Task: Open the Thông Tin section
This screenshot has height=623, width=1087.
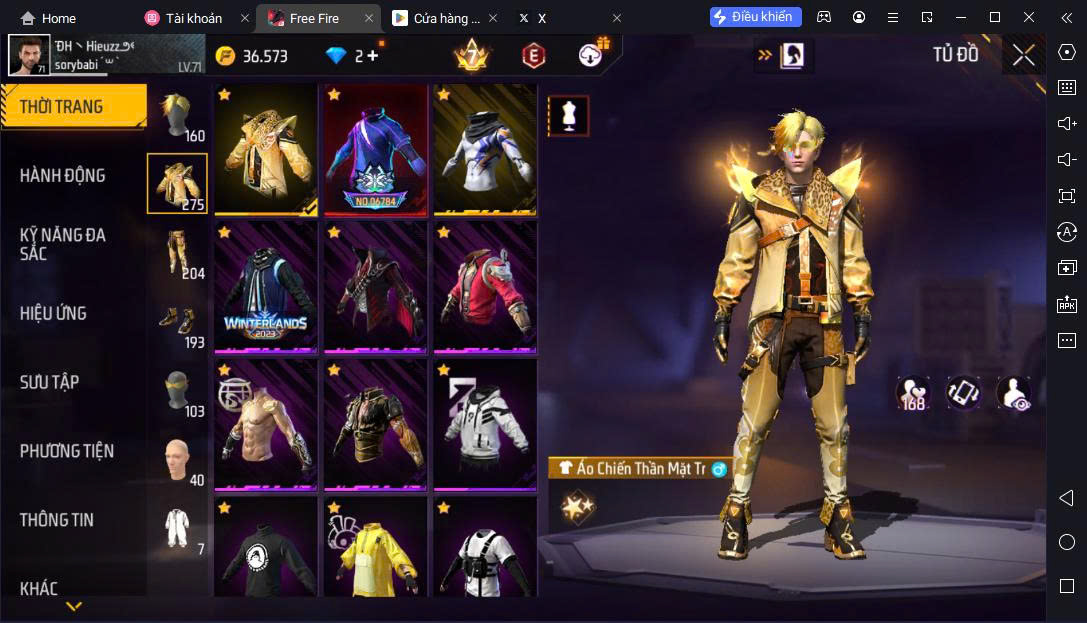Action: (56, 520)
